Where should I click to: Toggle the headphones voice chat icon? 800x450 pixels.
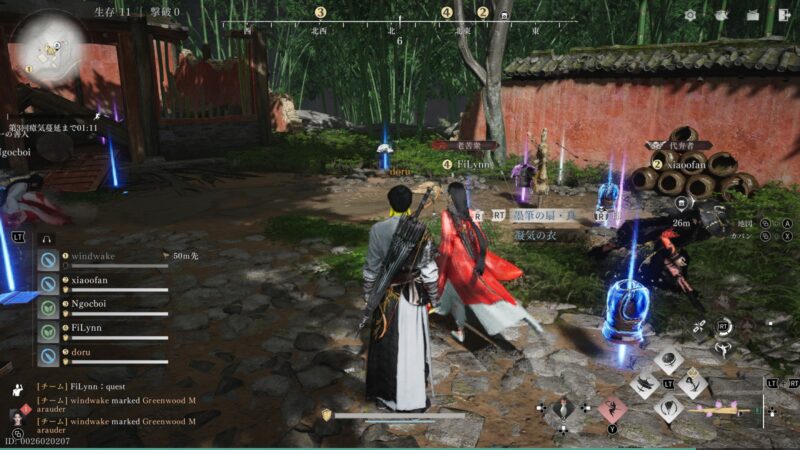click(46, 238)
